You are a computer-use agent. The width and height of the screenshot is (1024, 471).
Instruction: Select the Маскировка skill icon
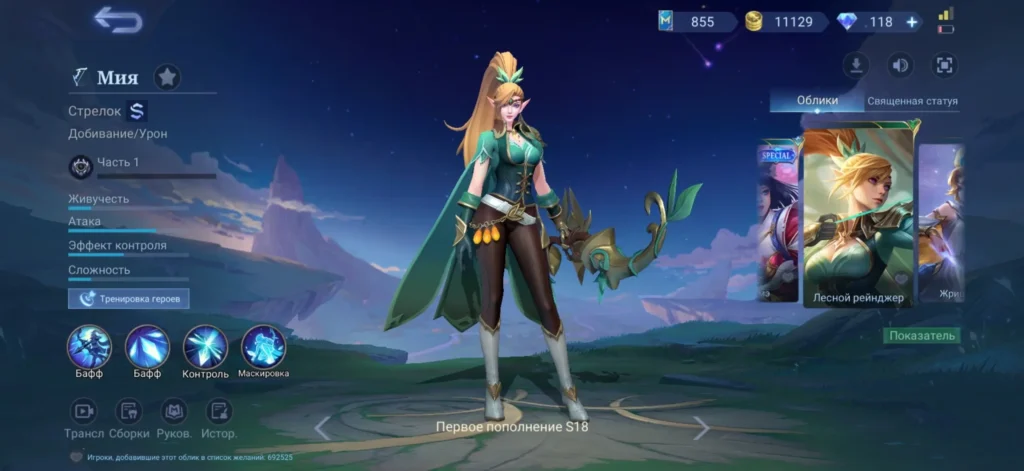coord(263,347)
